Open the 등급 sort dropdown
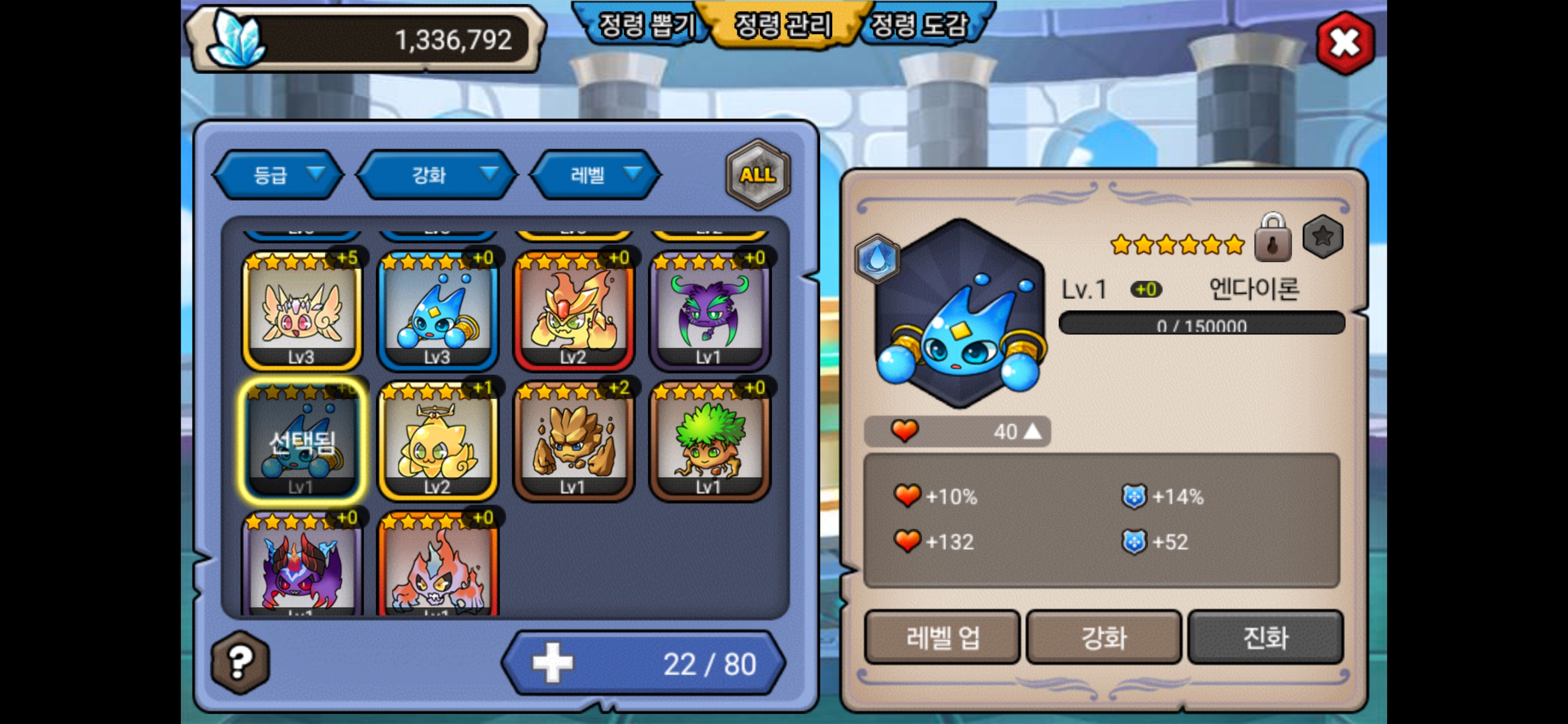Screen dimensions: 1568x724 [279, 175]
